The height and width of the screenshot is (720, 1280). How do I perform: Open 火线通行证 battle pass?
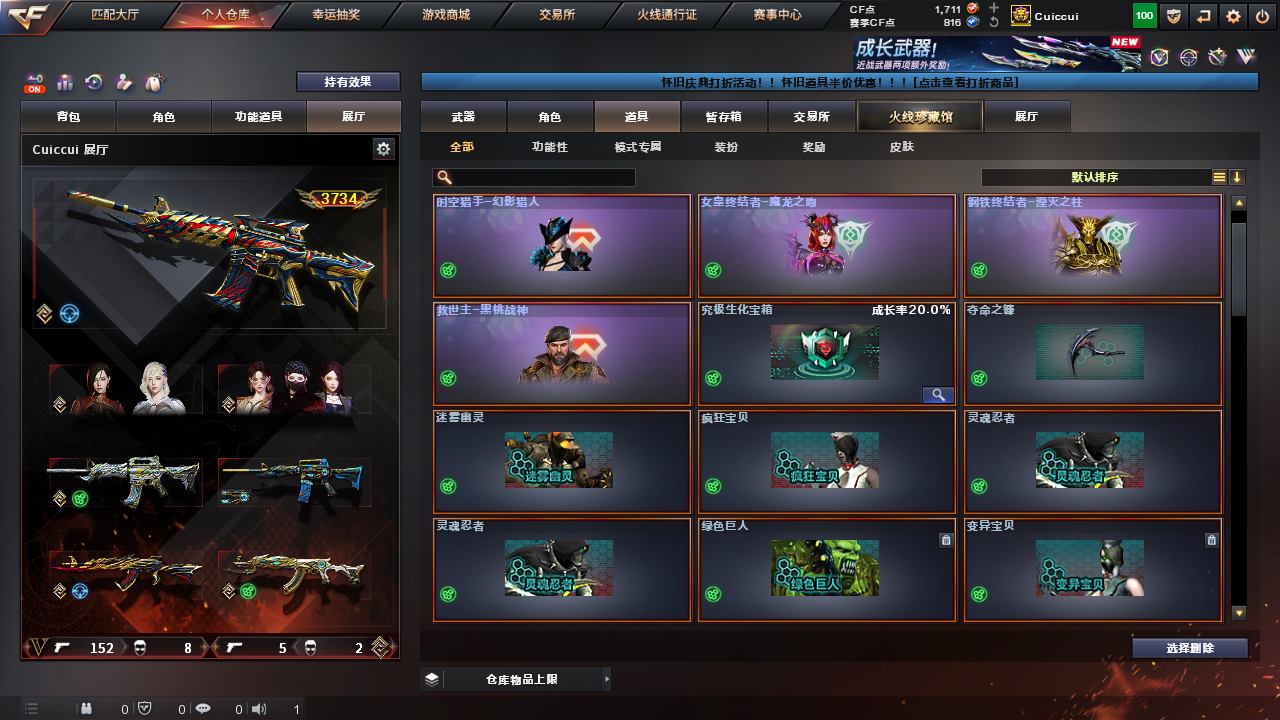tap(666, 15)
